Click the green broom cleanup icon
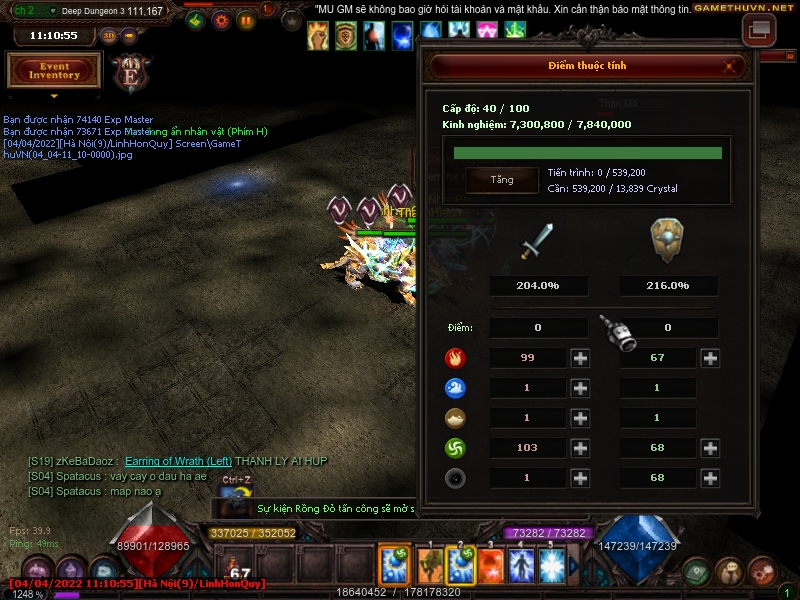800x600 pixels. tap(196, 20)
